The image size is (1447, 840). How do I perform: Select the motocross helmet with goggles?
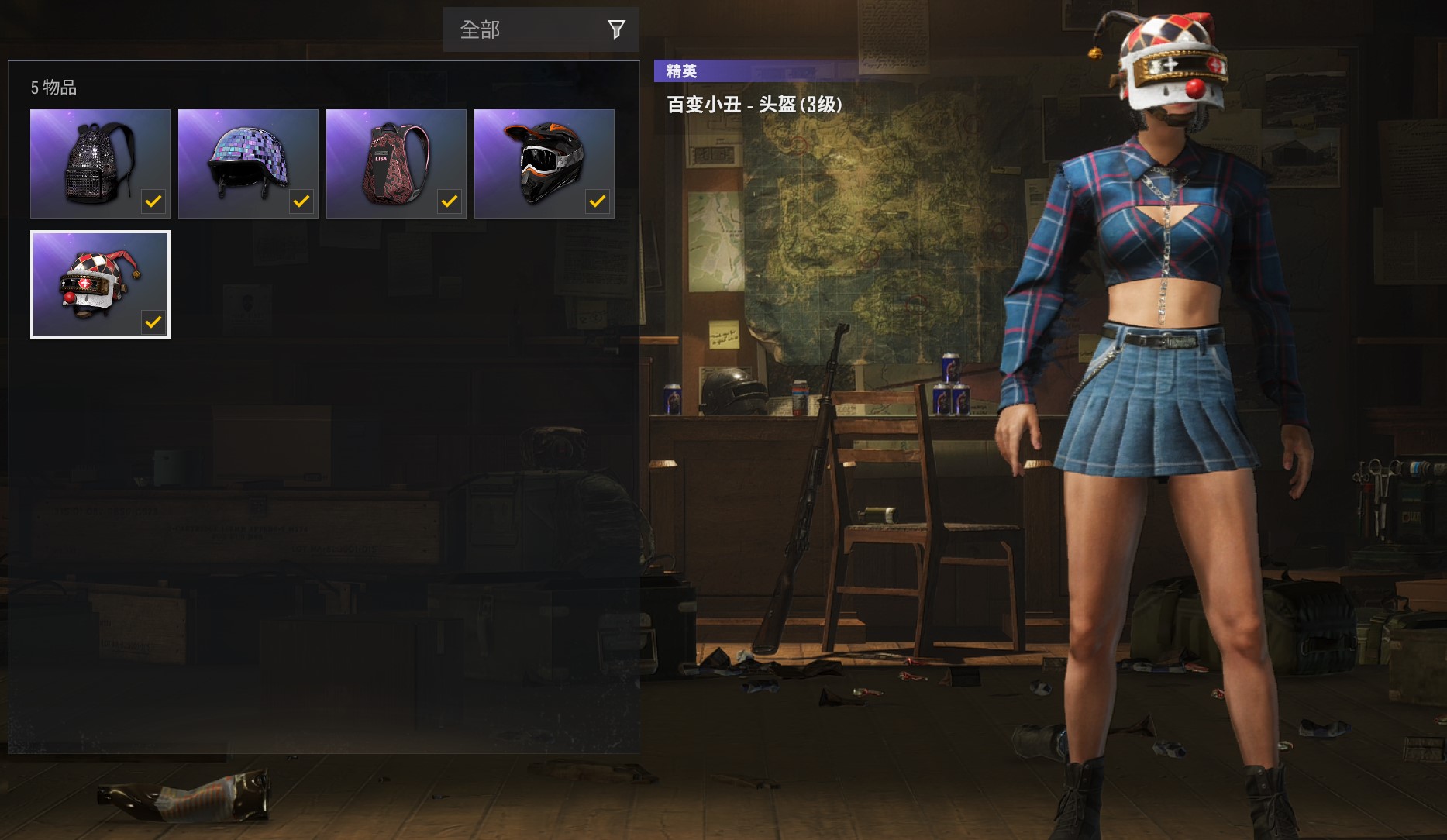544,159
